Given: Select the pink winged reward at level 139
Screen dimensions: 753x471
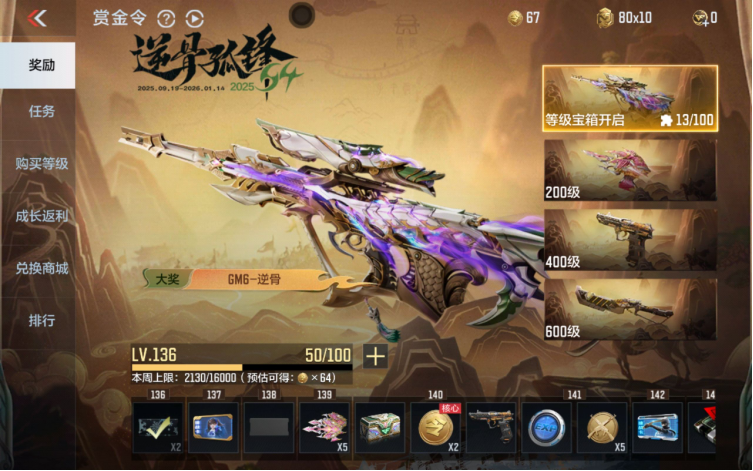Looking at the screenshot, I should [x=325, y=428].
